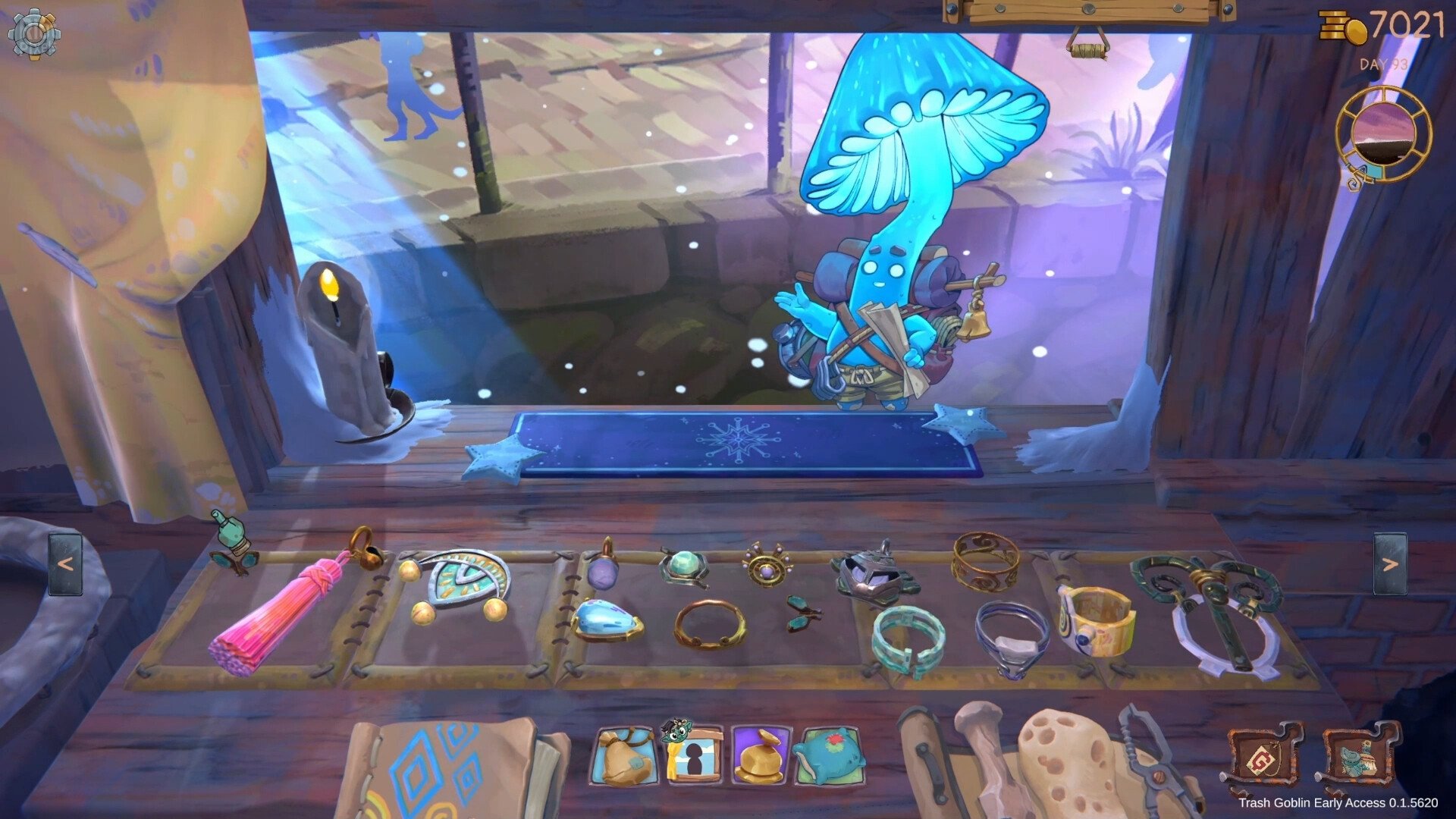Open the goblin doorway portrait icon
The width and height of the screenshot is (1456, 819).
[x=693, y=755]
